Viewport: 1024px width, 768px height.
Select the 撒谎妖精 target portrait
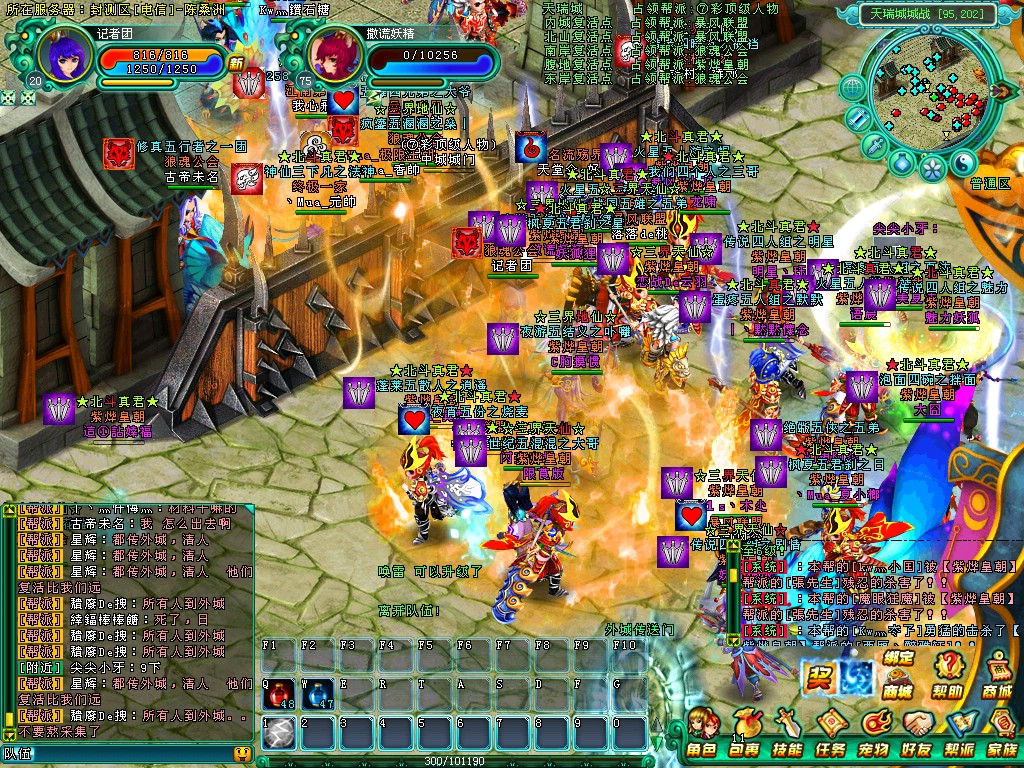tap(329, 56)
